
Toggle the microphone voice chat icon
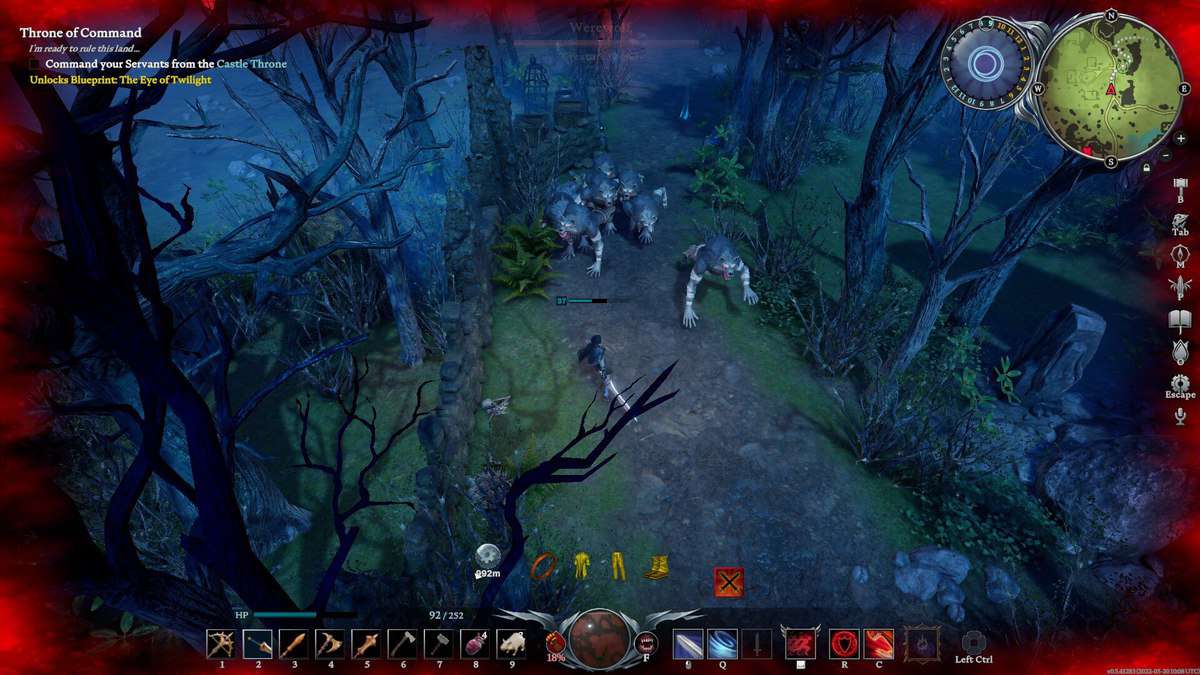(x=1180, y=416)
